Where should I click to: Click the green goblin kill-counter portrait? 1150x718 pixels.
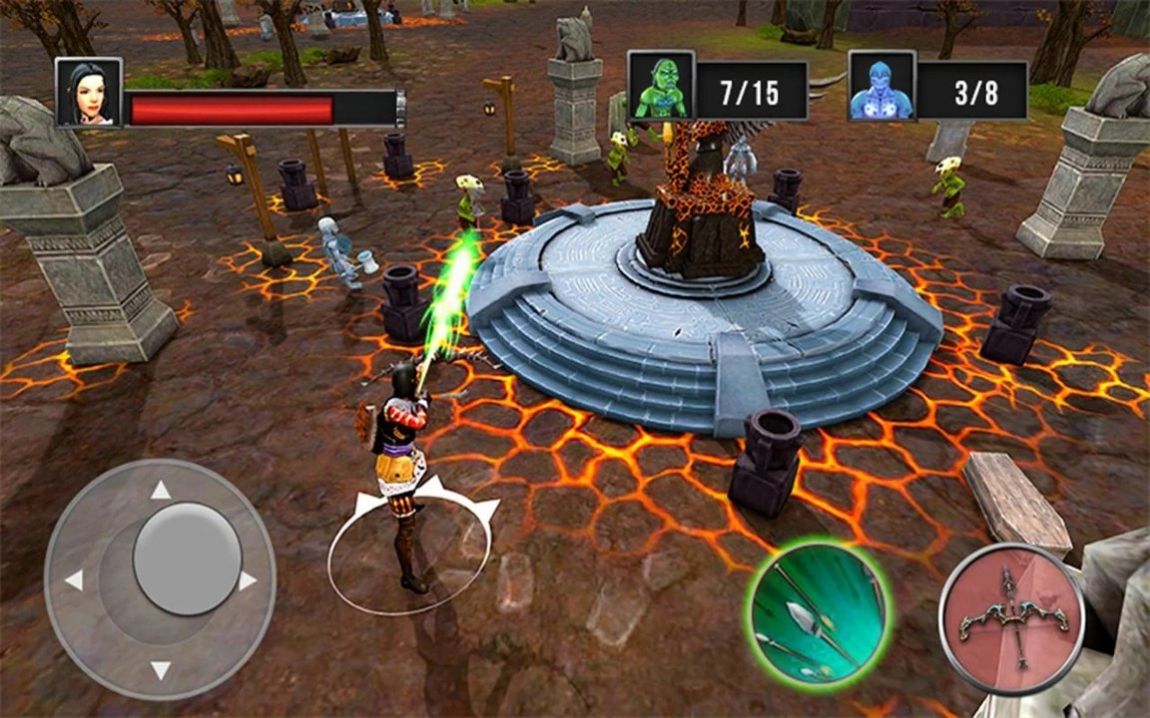[x=661, y=86]
